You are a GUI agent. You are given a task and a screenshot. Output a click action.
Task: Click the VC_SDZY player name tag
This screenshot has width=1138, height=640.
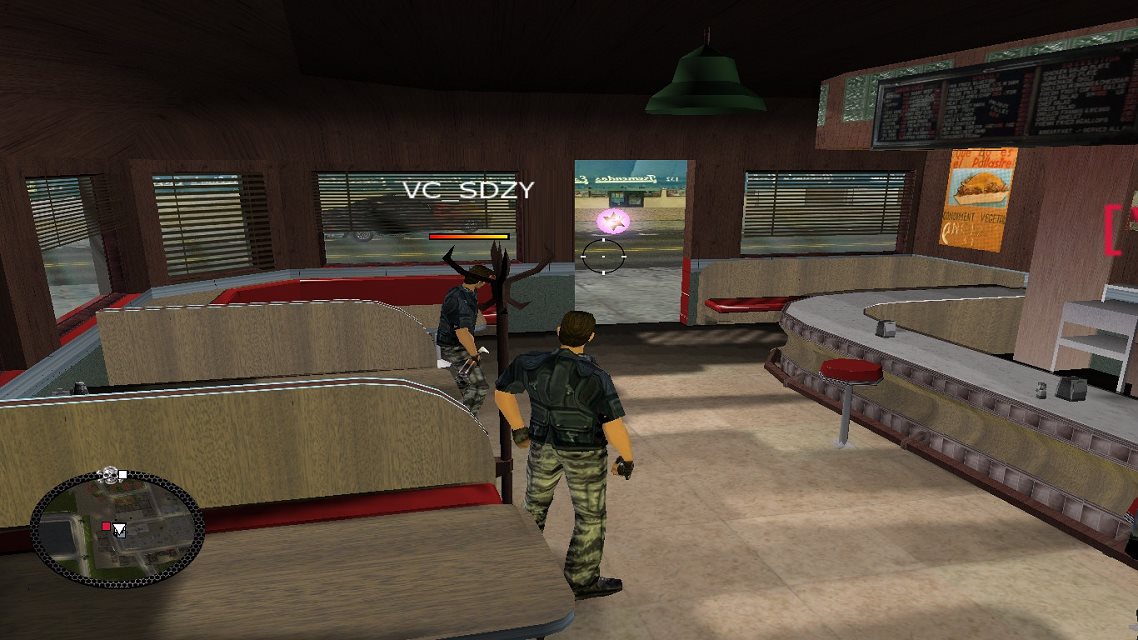(468, 189)
